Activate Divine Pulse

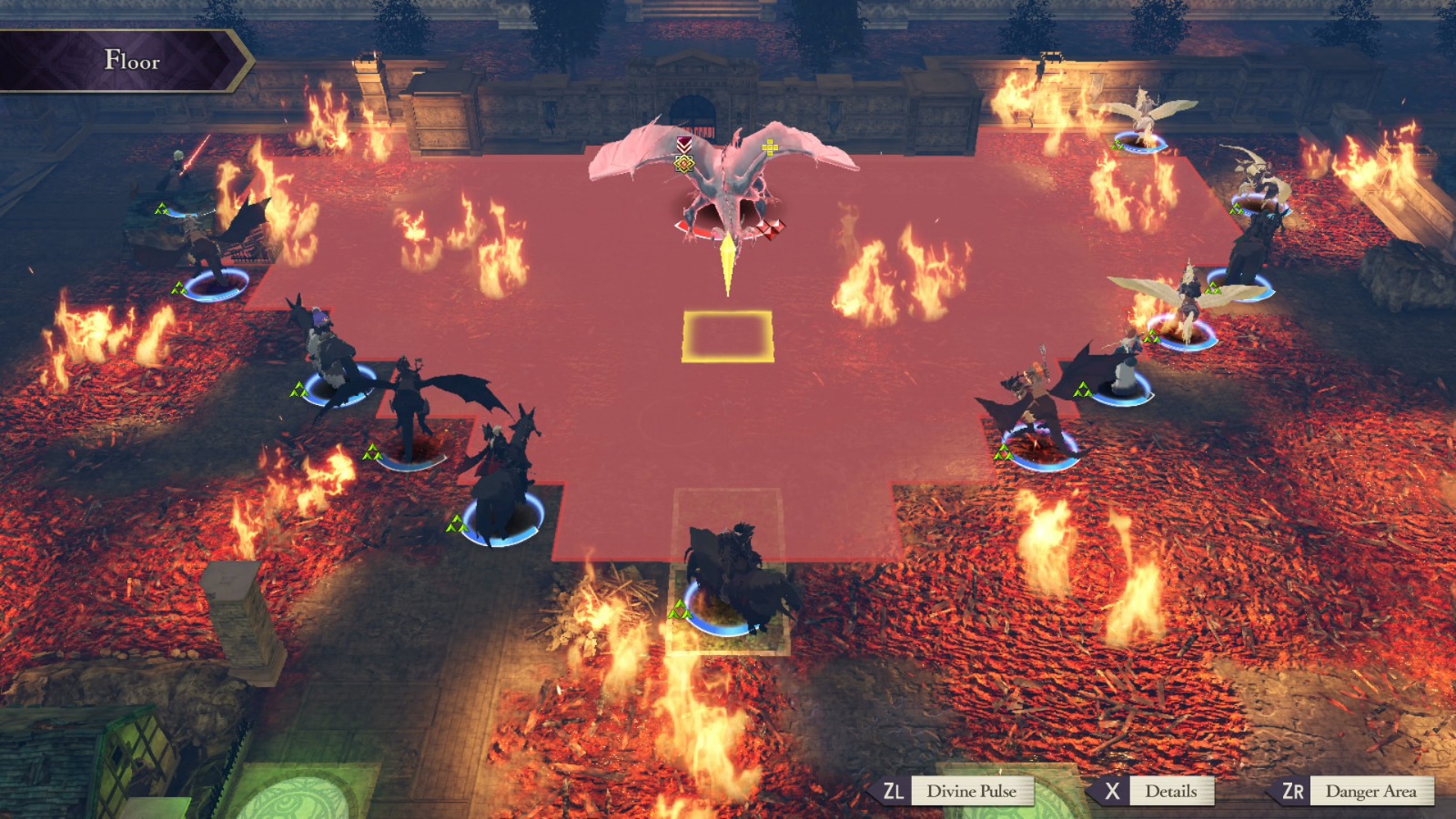[x=974, y=791]
